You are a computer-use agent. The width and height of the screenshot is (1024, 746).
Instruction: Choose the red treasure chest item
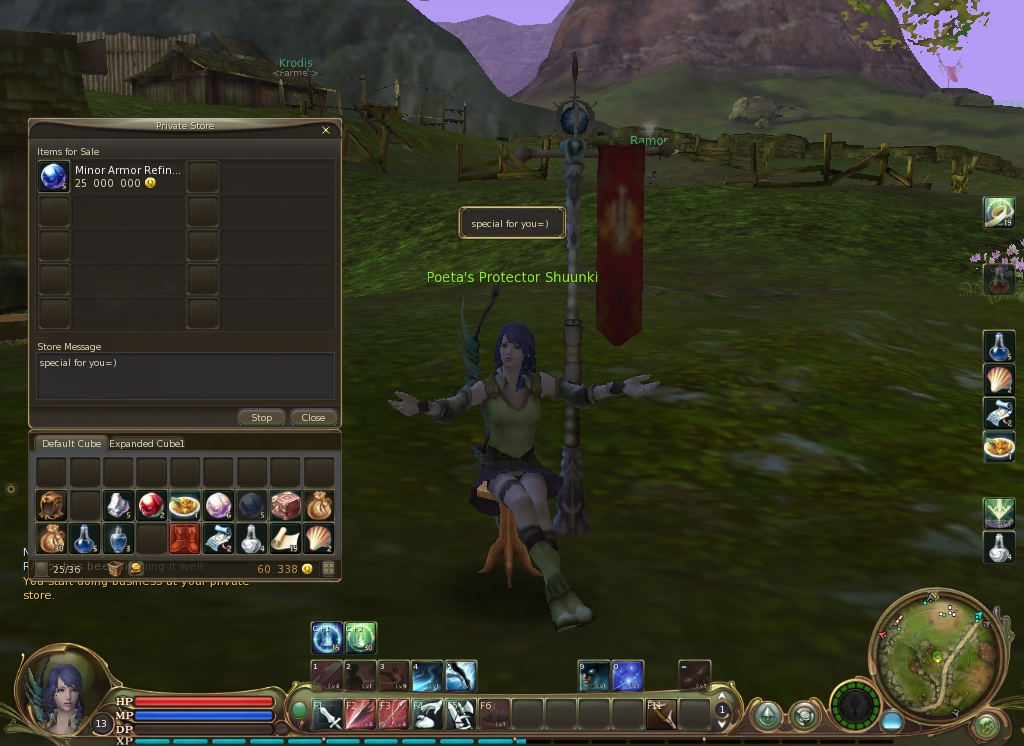[285, 505]
